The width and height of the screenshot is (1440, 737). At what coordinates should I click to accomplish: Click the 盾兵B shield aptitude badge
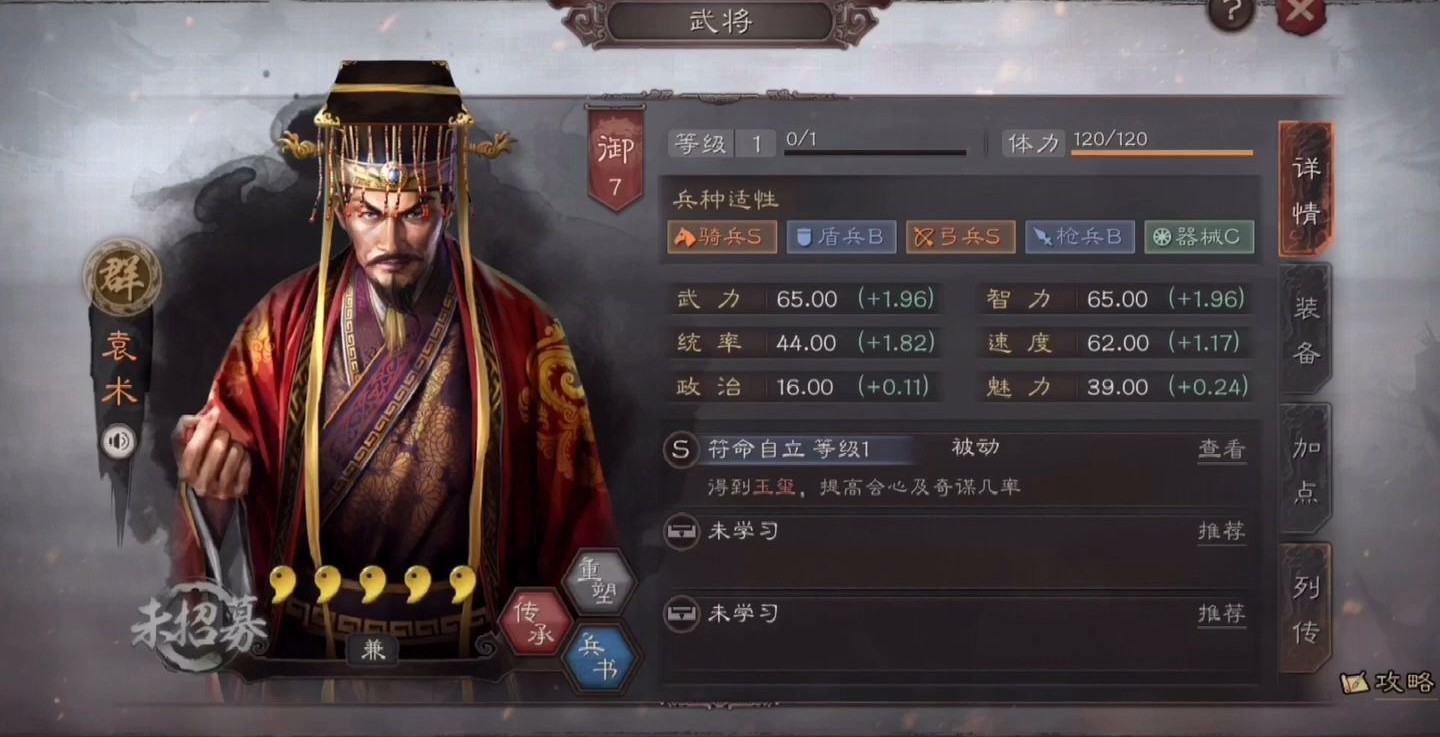[x=841, y=237]
